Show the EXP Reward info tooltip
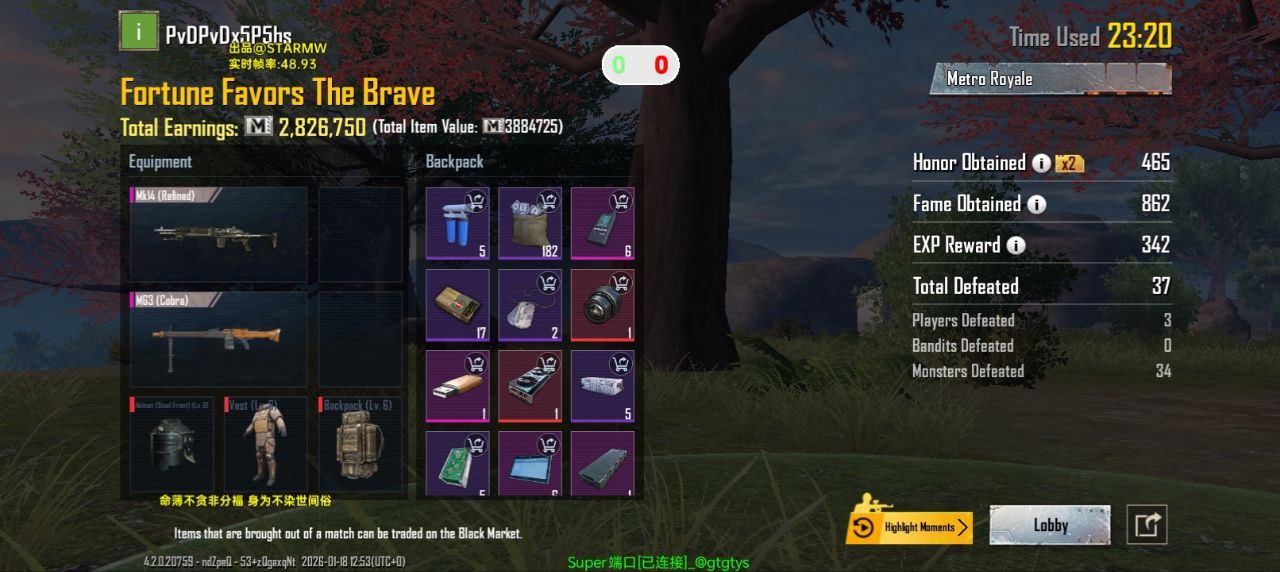The width and height of the screenshot is (1280, 572). [x=1016, y=245]
